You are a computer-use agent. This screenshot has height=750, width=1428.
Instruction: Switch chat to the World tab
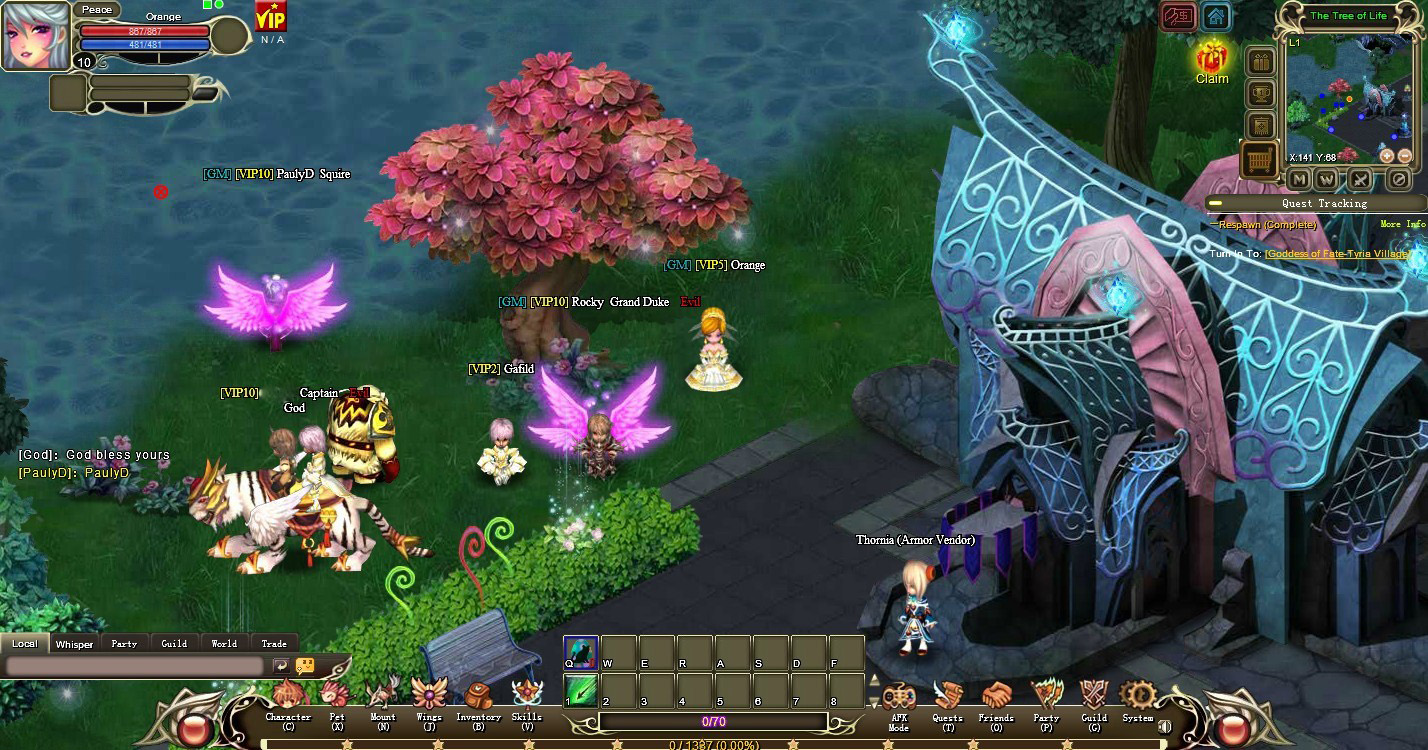[x=224, y=644]
